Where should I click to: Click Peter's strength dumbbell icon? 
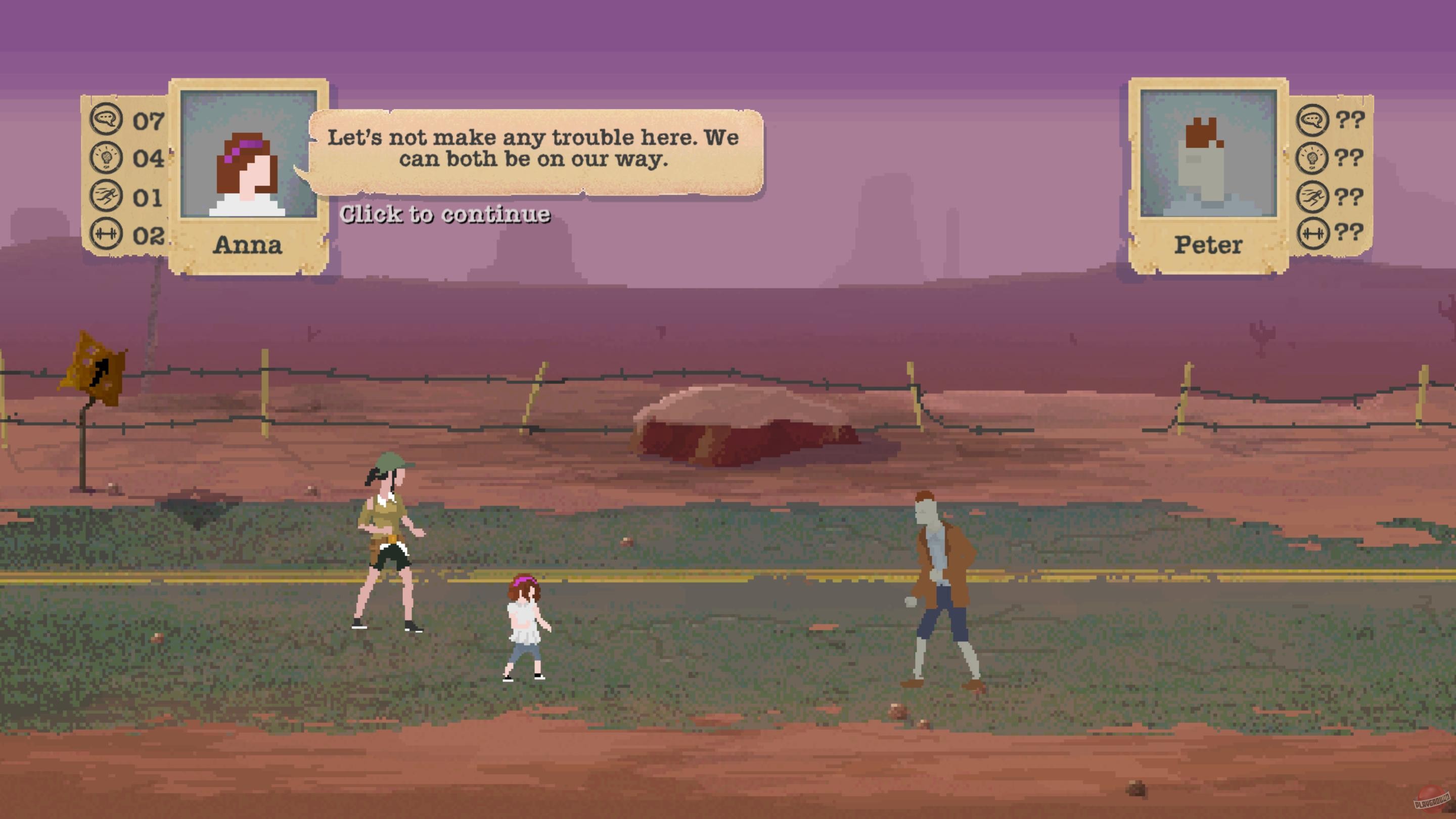coord(1314,231)
